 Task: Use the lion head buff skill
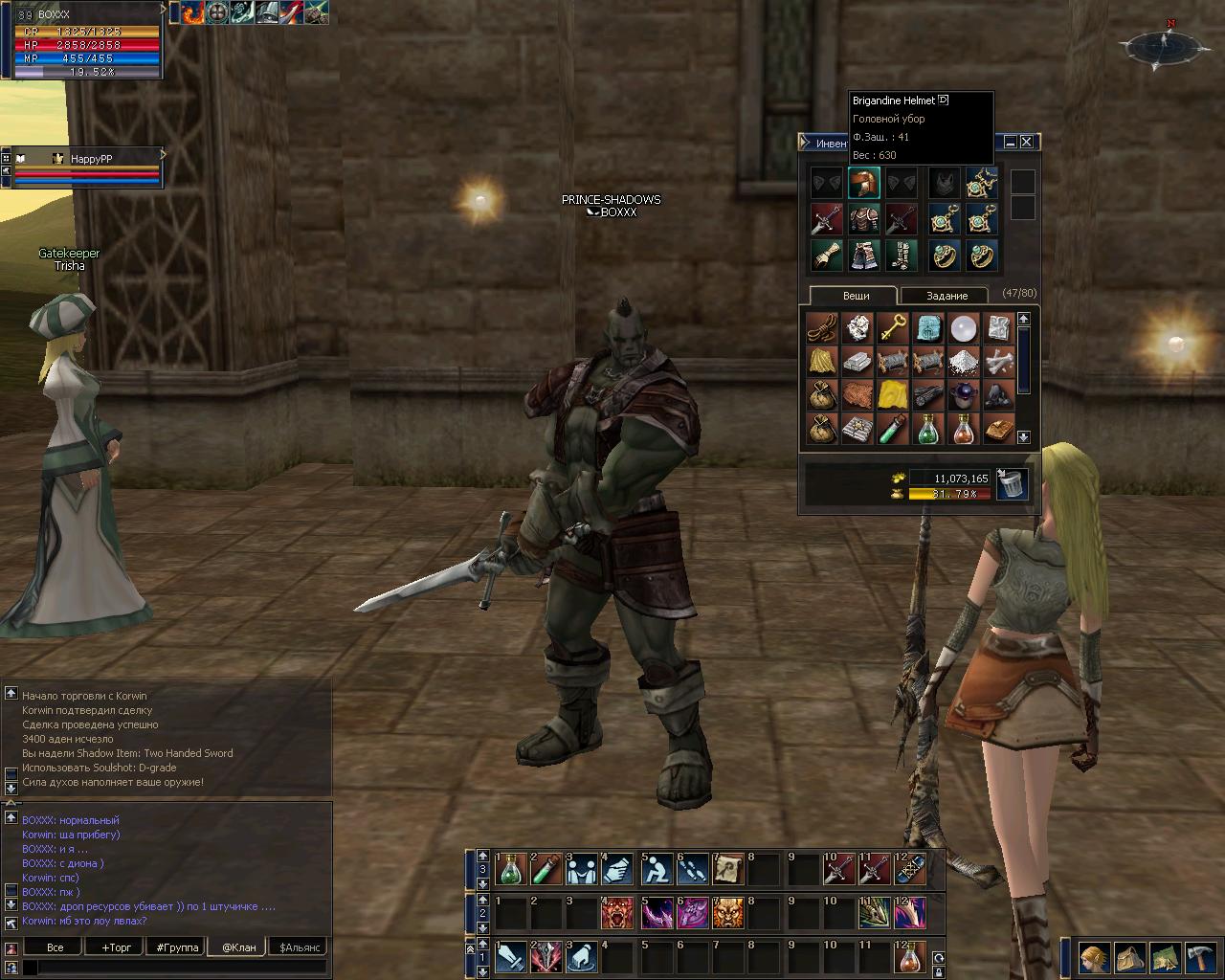click(x=727, y=913)
